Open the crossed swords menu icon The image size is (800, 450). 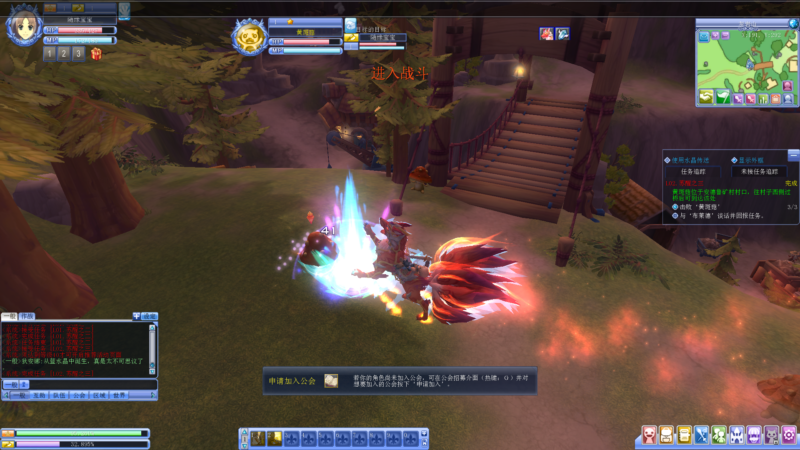pos(701,435)
